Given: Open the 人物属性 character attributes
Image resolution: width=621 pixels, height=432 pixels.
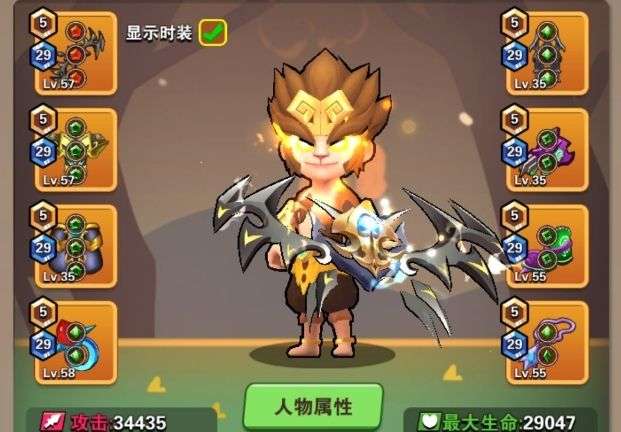Looking at the screenshot, I should pos(313,407).
